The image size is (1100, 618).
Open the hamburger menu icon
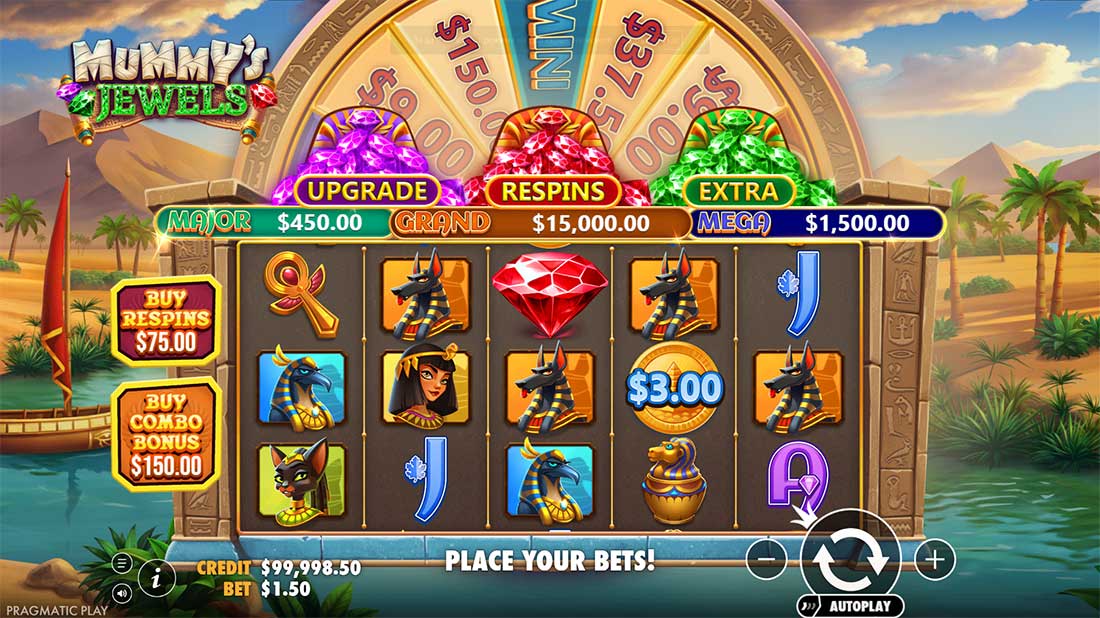coord(122,562)
